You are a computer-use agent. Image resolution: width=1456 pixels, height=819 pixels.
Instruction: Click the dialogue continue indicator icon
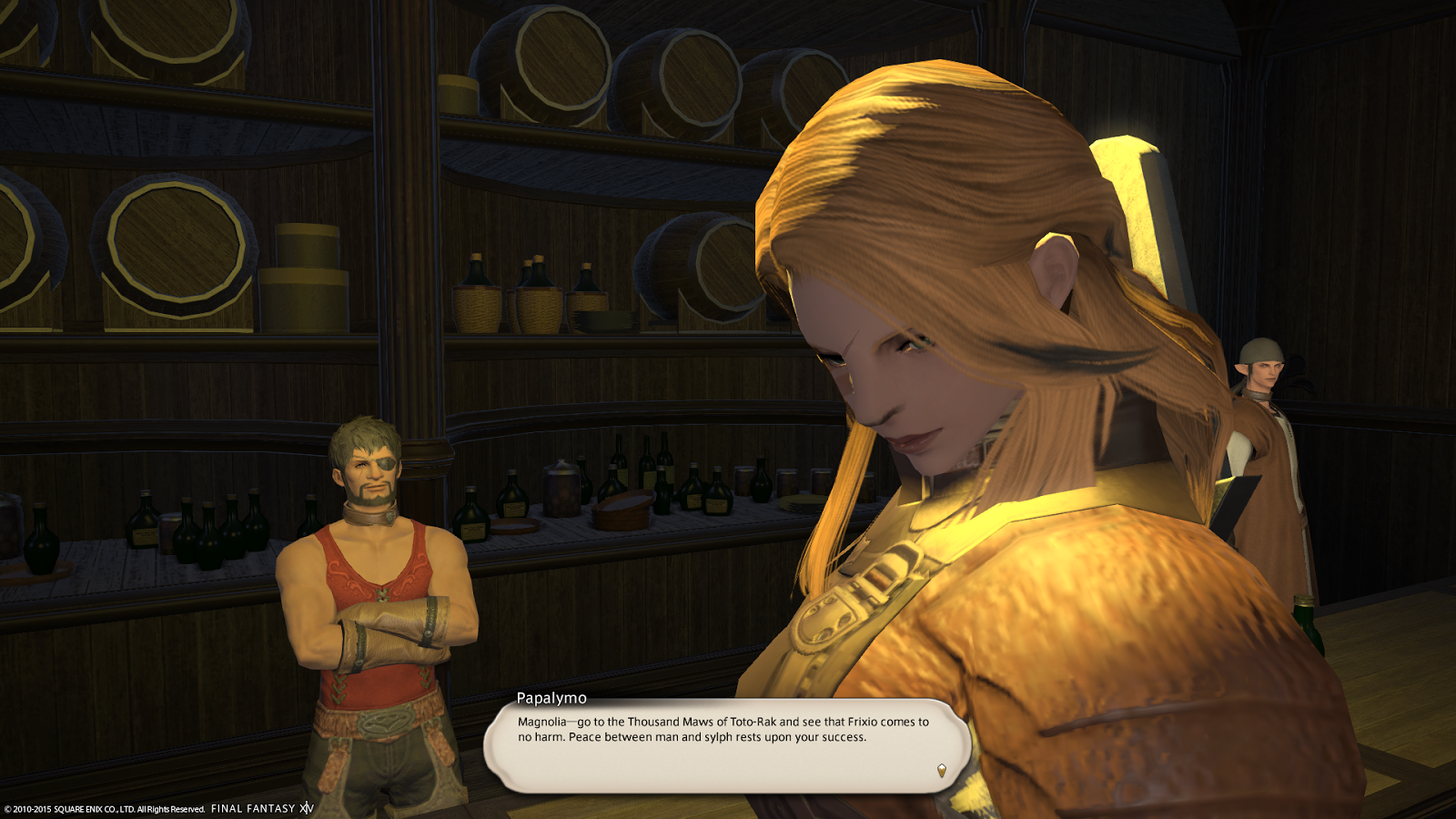tap(941, 771)
